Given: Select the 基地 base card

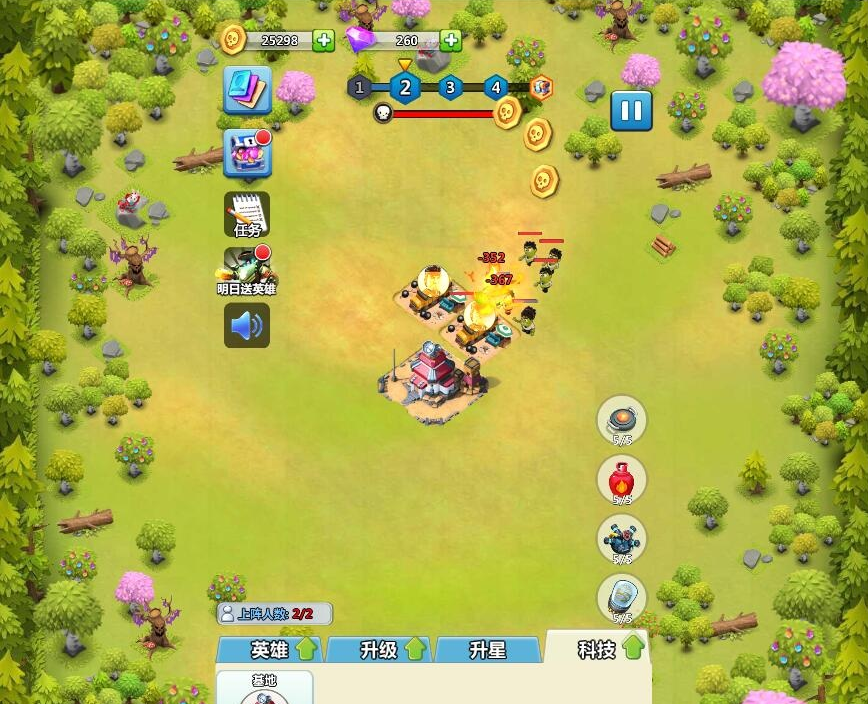Looking at the screenshot, I should [x=264, y=688].
